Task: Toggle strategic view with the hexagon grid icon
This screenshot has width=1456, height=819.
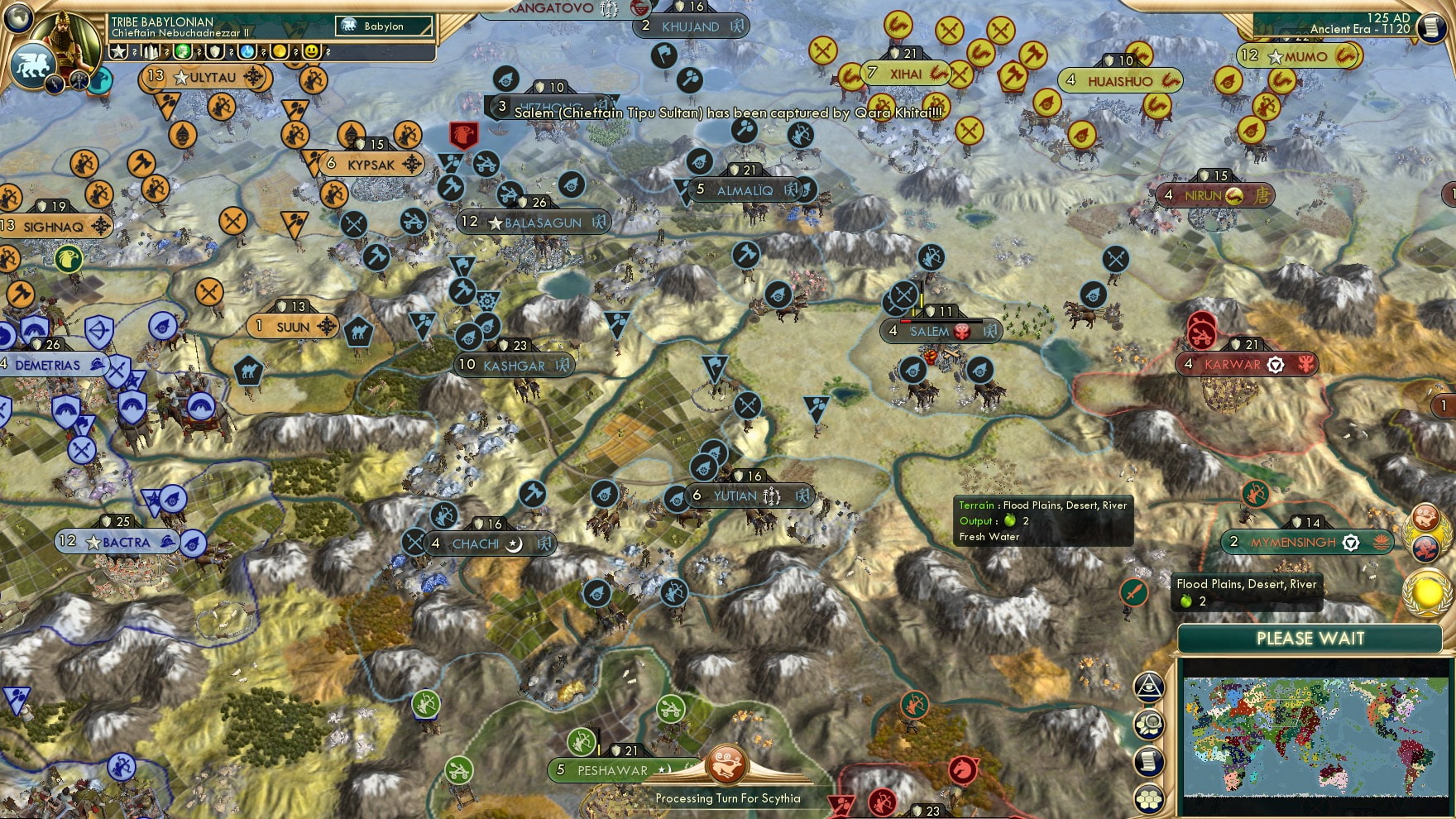Action: coord(1148,797)
